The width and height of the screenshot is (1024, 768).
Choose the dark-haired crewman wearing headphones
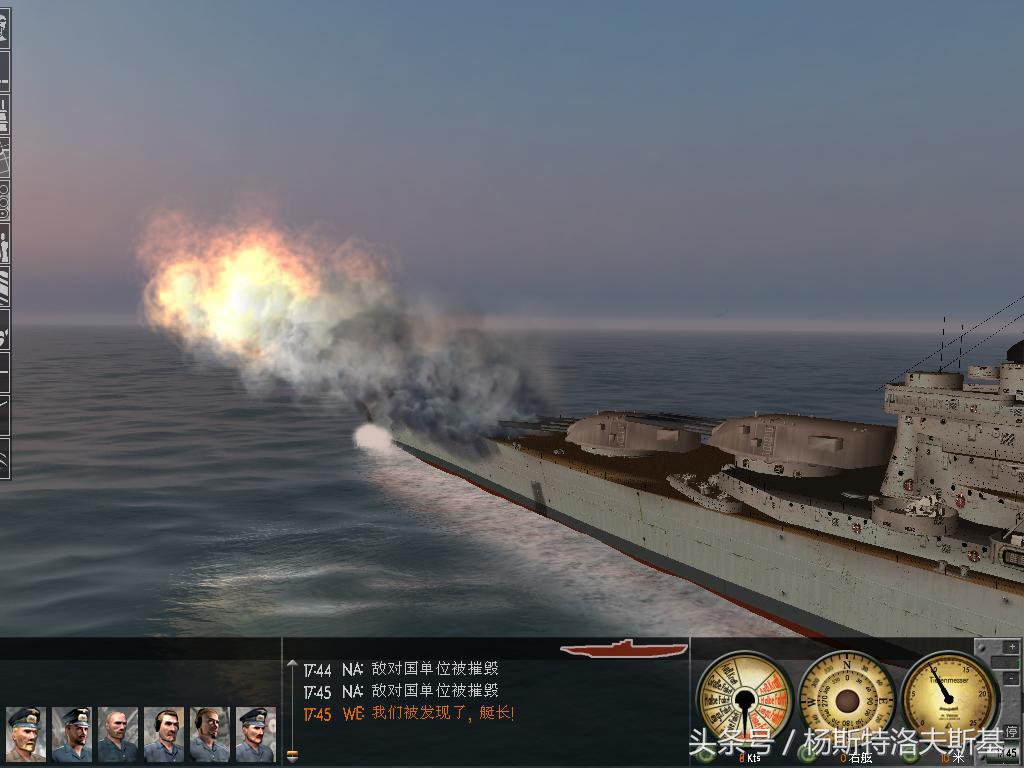coord(164,734)
